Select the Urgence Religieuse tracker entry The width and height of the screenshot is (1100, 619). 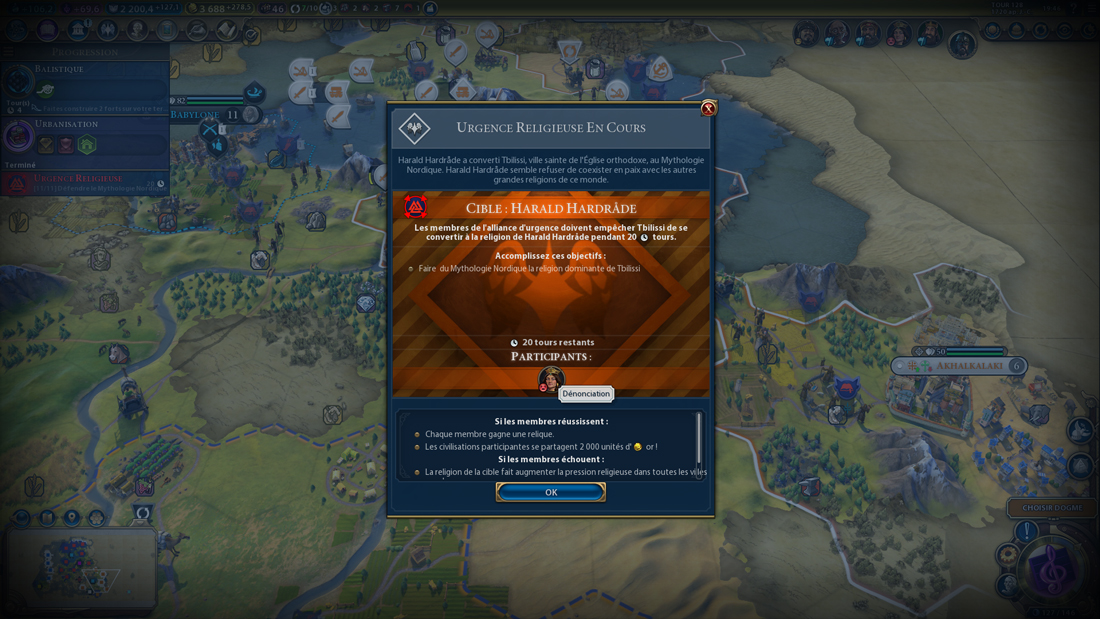point(85,182)
